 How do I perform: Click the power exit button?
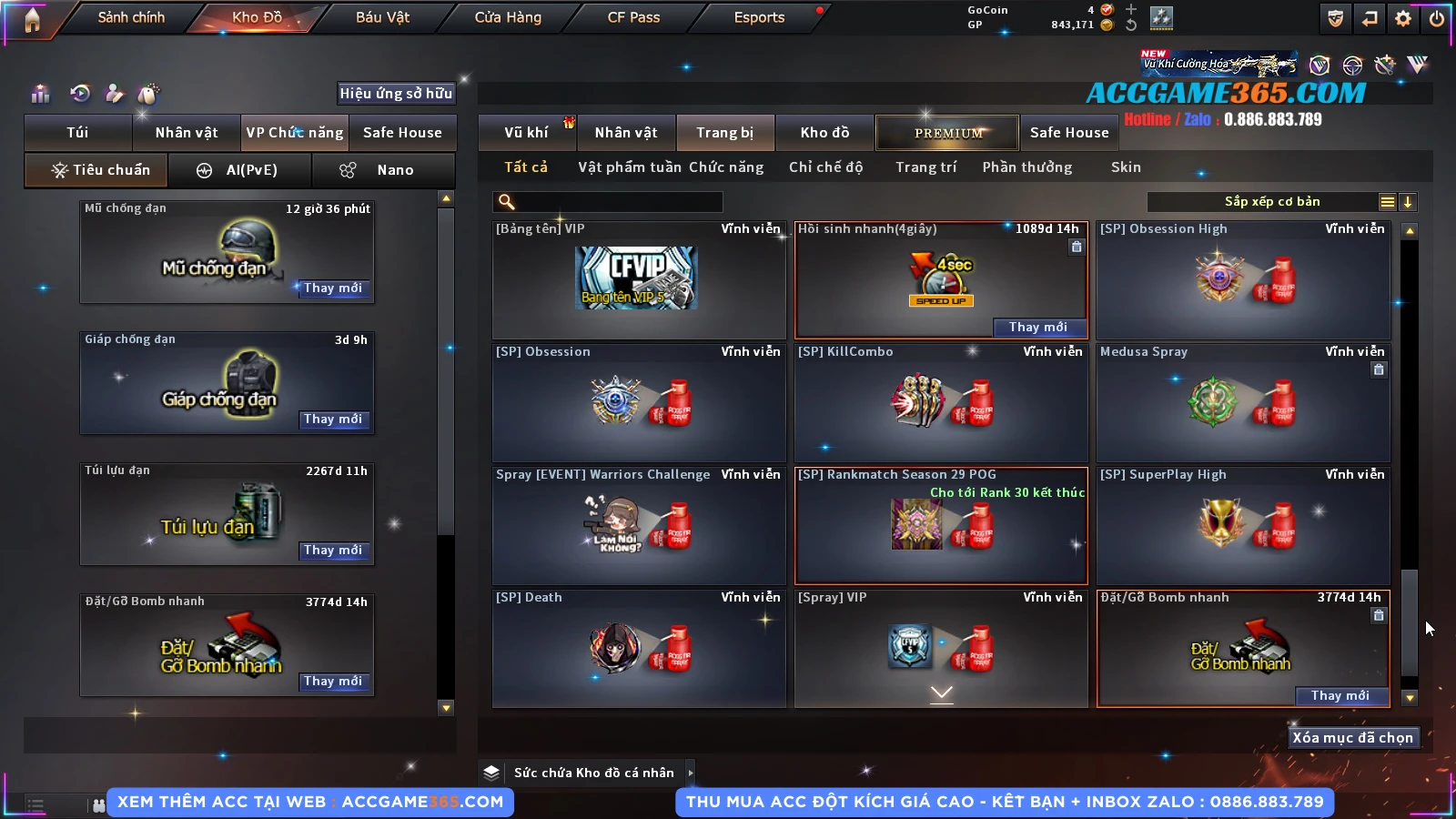point(1437,18)
